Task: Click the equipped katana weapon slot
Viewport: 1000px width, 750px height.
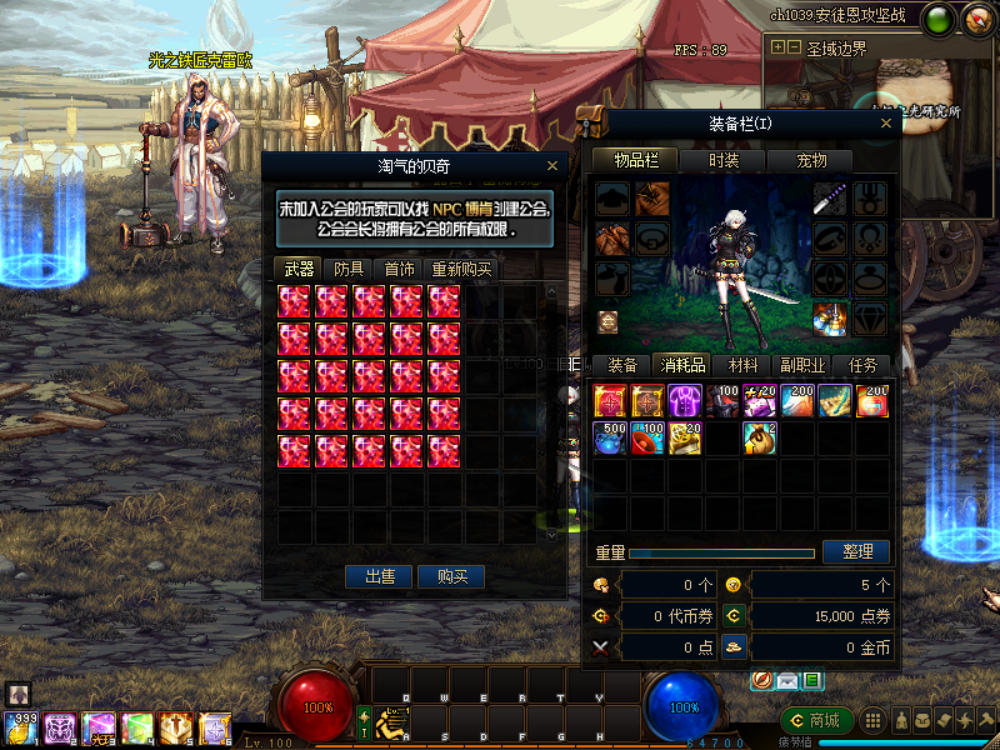Action: [830, 198]
